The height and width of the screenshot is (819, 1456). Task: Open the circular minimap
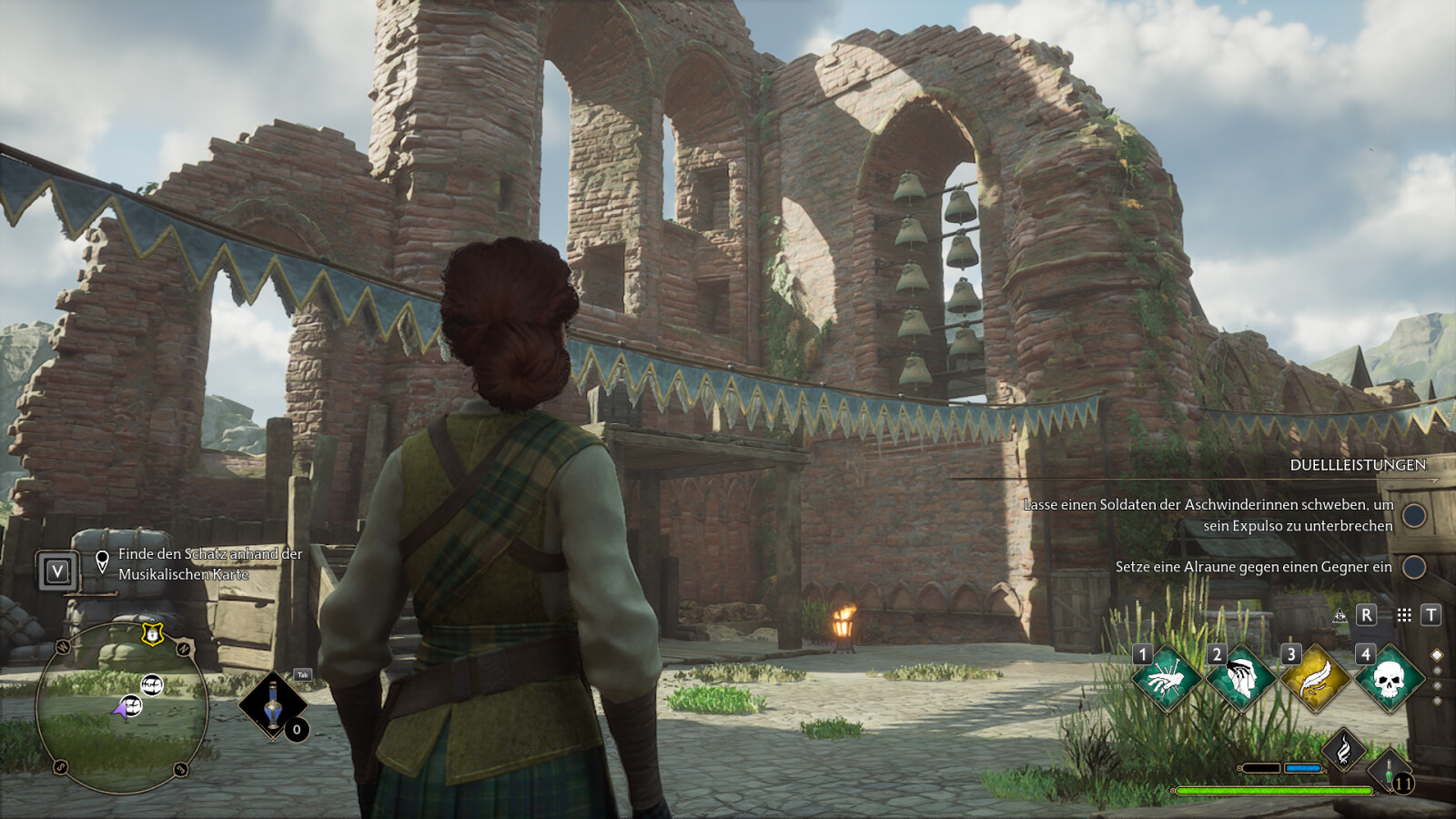pos(122,708)
